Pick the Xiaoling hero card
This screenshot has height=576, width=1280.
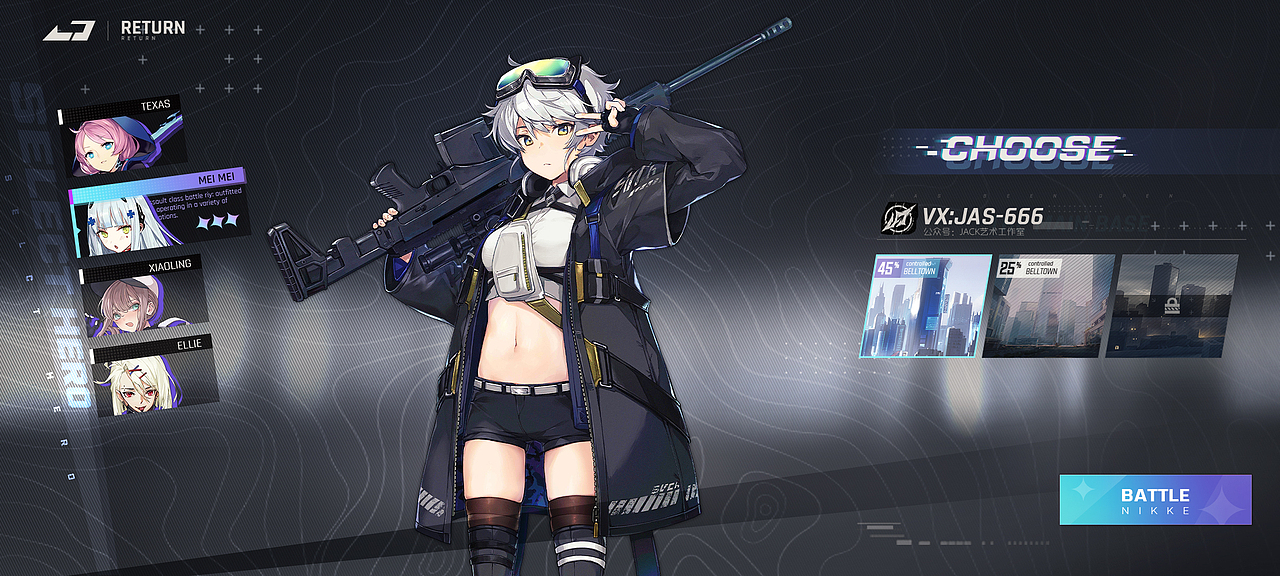point(146,297)
